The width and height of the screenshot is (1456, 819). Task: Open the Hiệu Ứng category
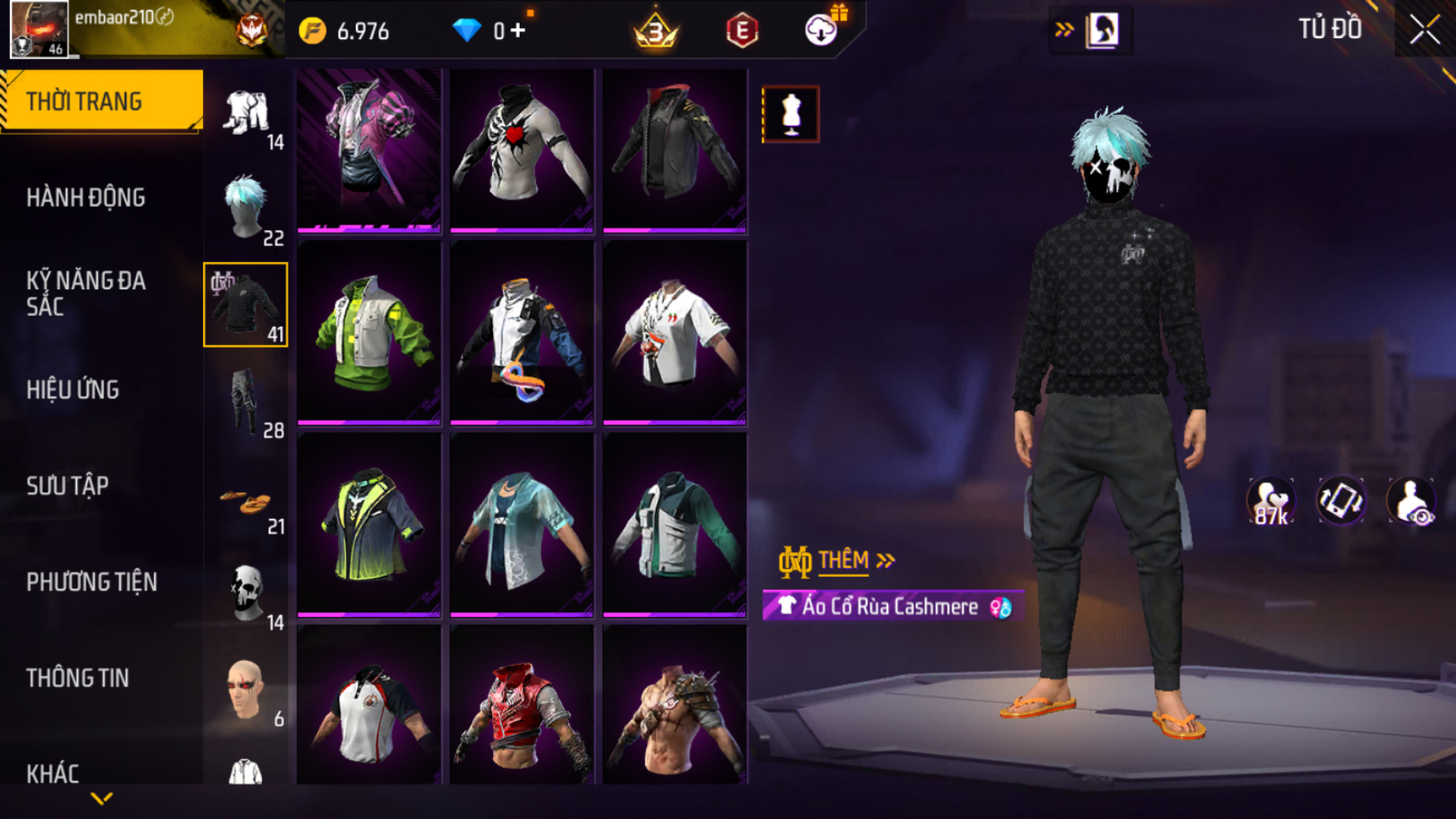(73, 389)
